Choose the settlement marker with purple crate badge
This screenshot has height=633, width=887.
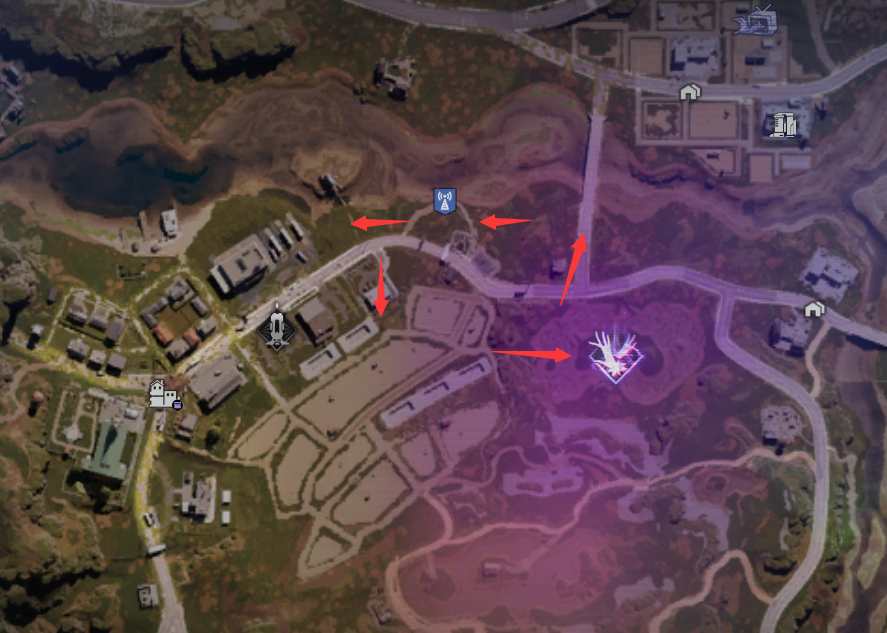click(163, 393)
